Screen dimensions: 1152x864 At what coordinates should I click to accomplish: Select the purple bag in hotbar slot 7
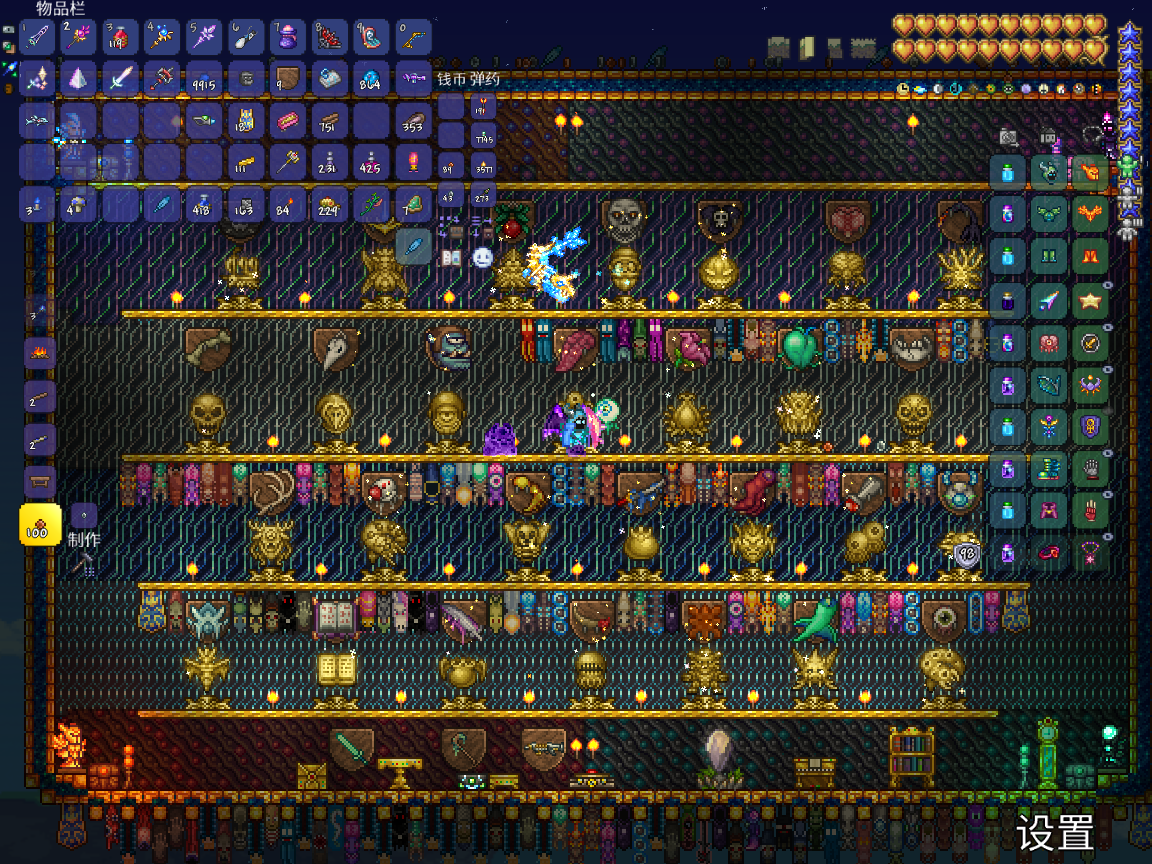click(x=288, y=37)
